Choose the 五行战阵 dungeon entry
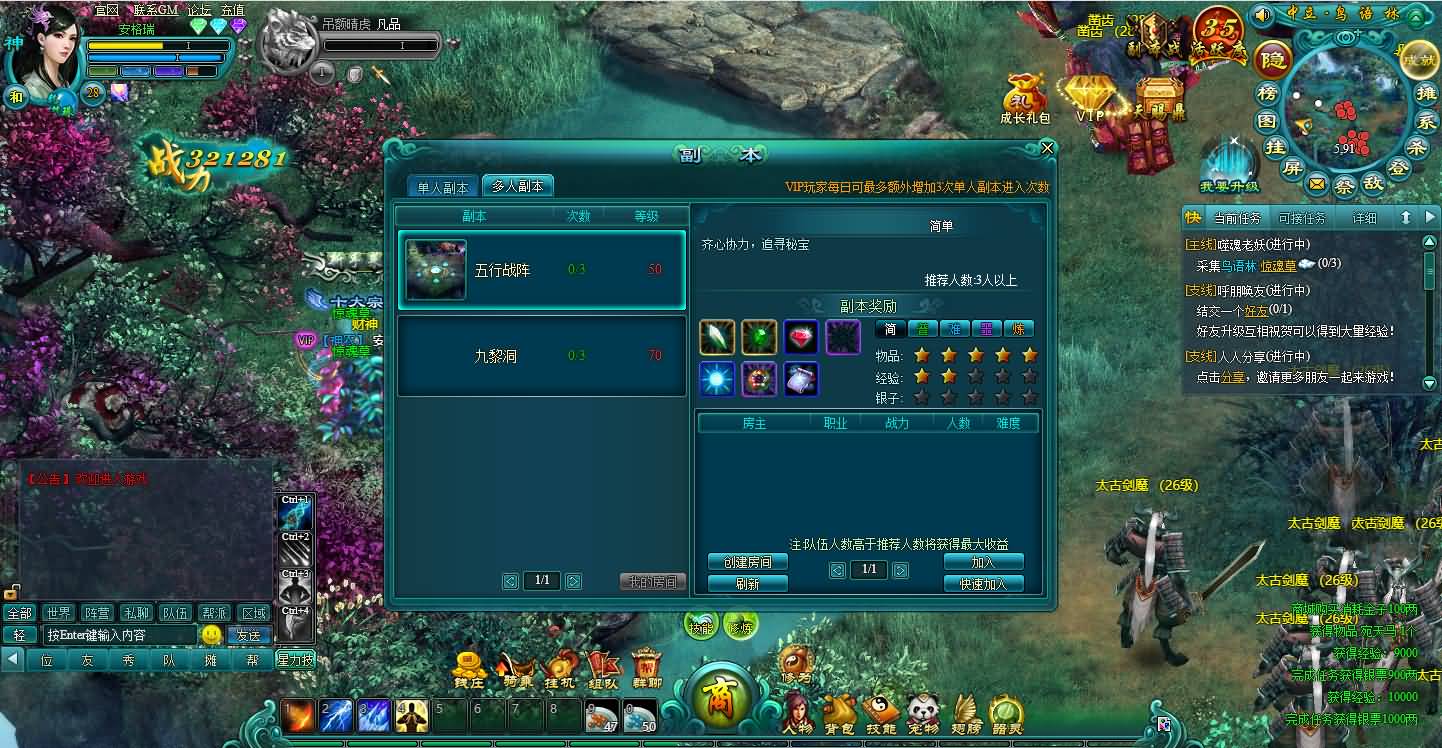This screenshot has width=1442, height=748. [541, 270]
